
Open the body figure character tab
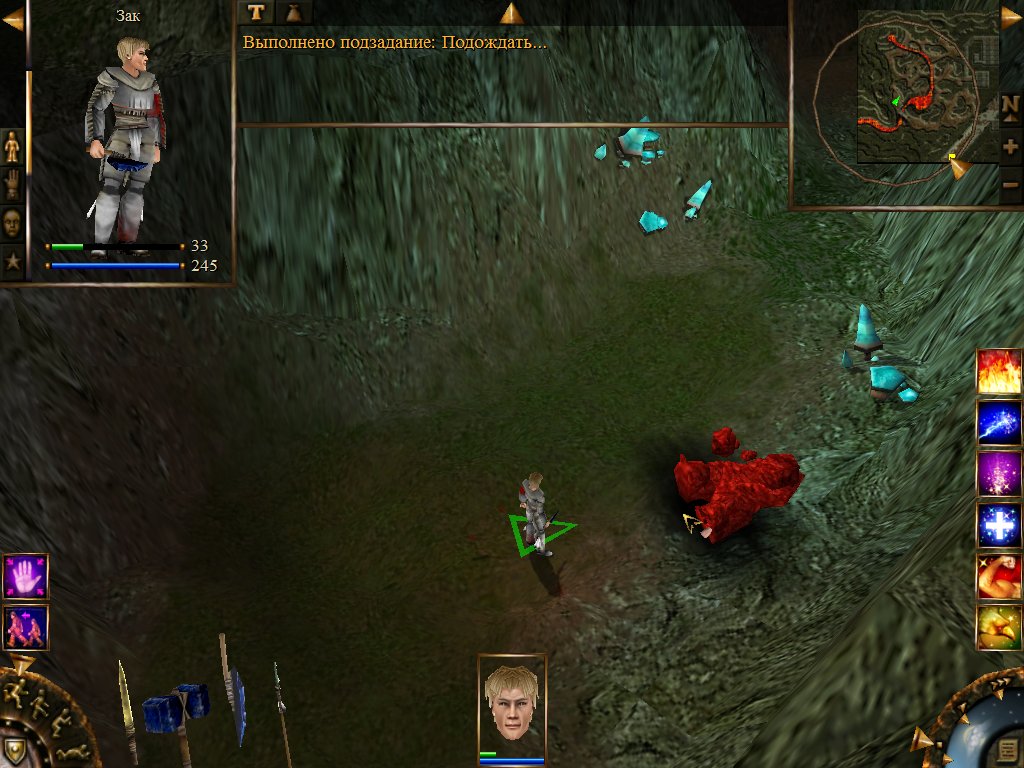click(13, 146)
